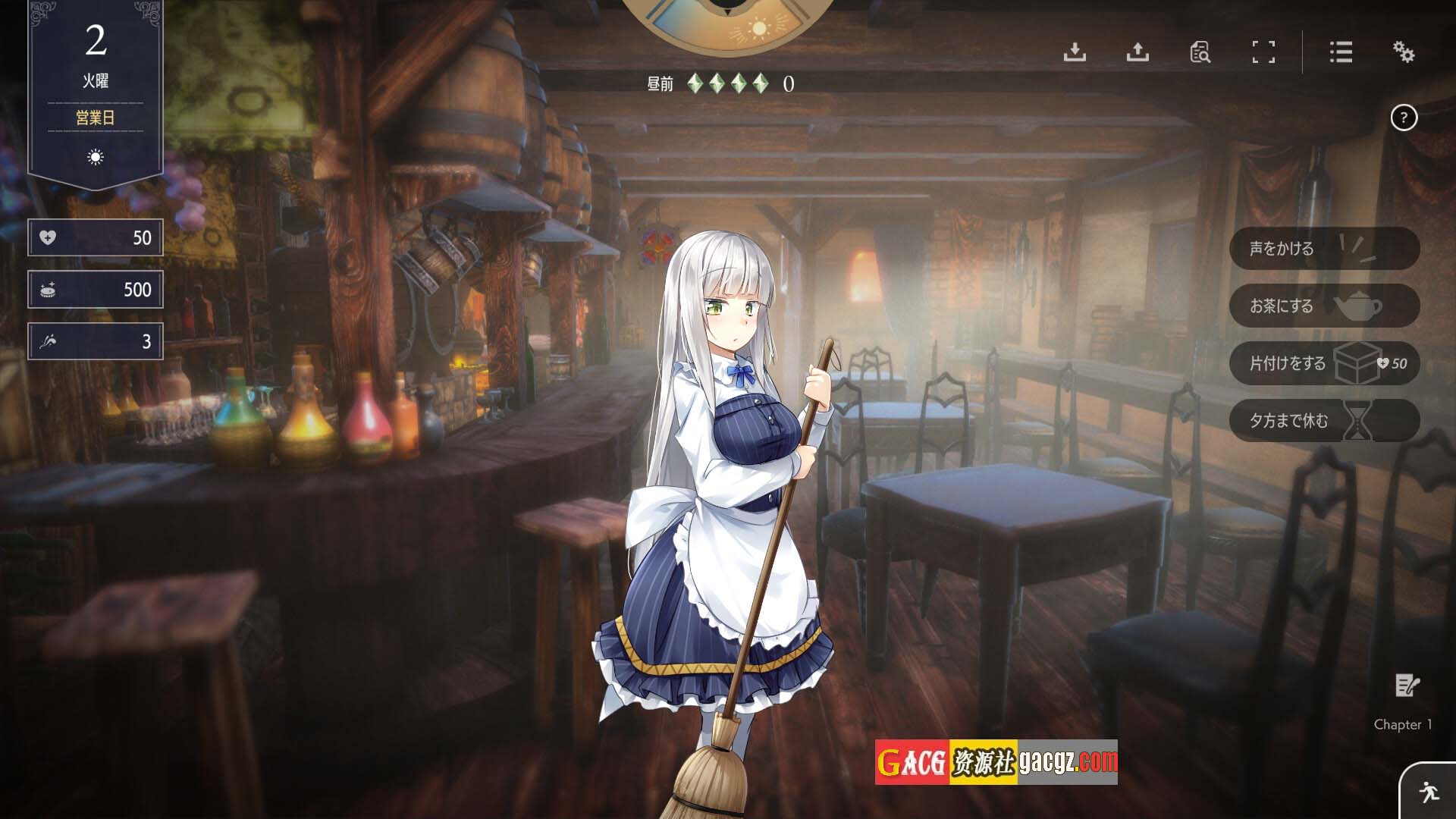Select the お茶にする teapot option
Viewport: 1456px width, 819px height.
pyautogui.click(x=1323, y=306)
